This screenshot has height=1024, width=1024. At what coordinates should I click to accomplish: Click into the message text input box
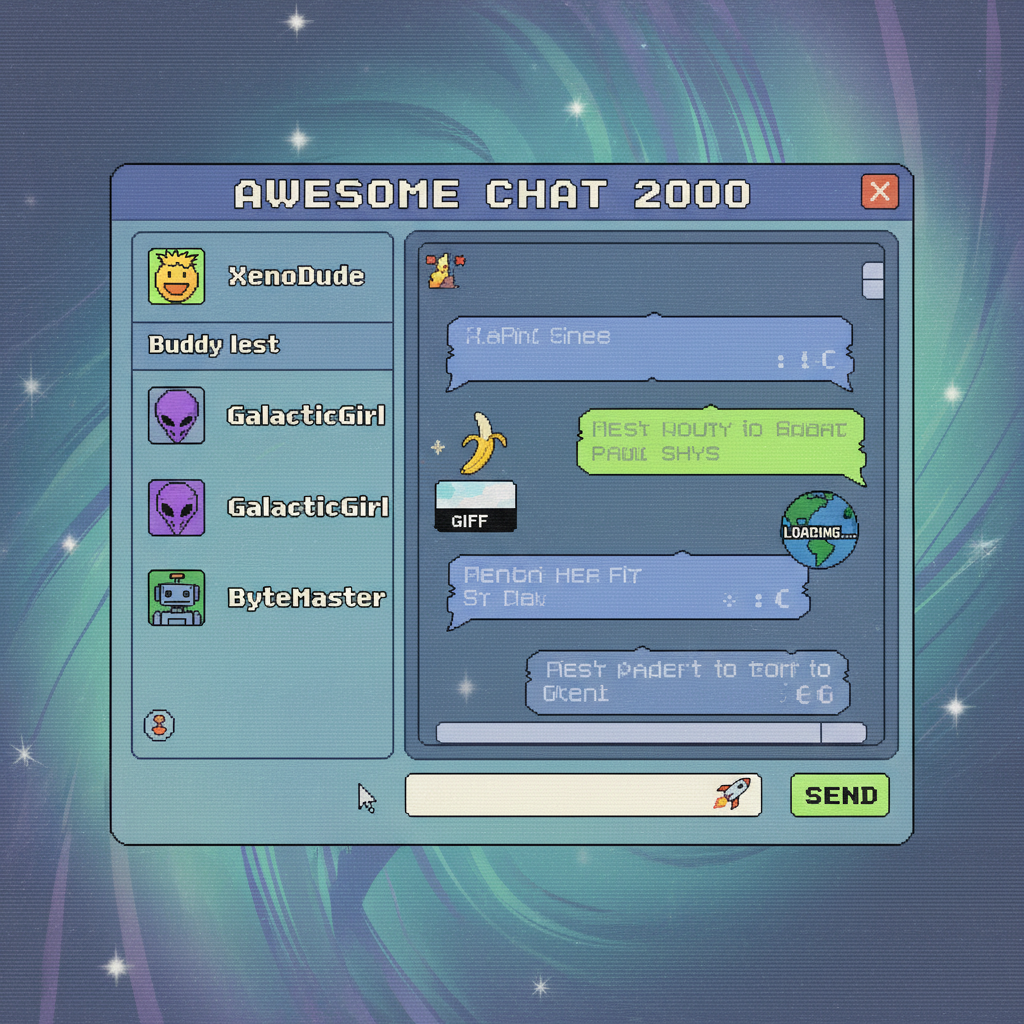click(x=560, y=796)
